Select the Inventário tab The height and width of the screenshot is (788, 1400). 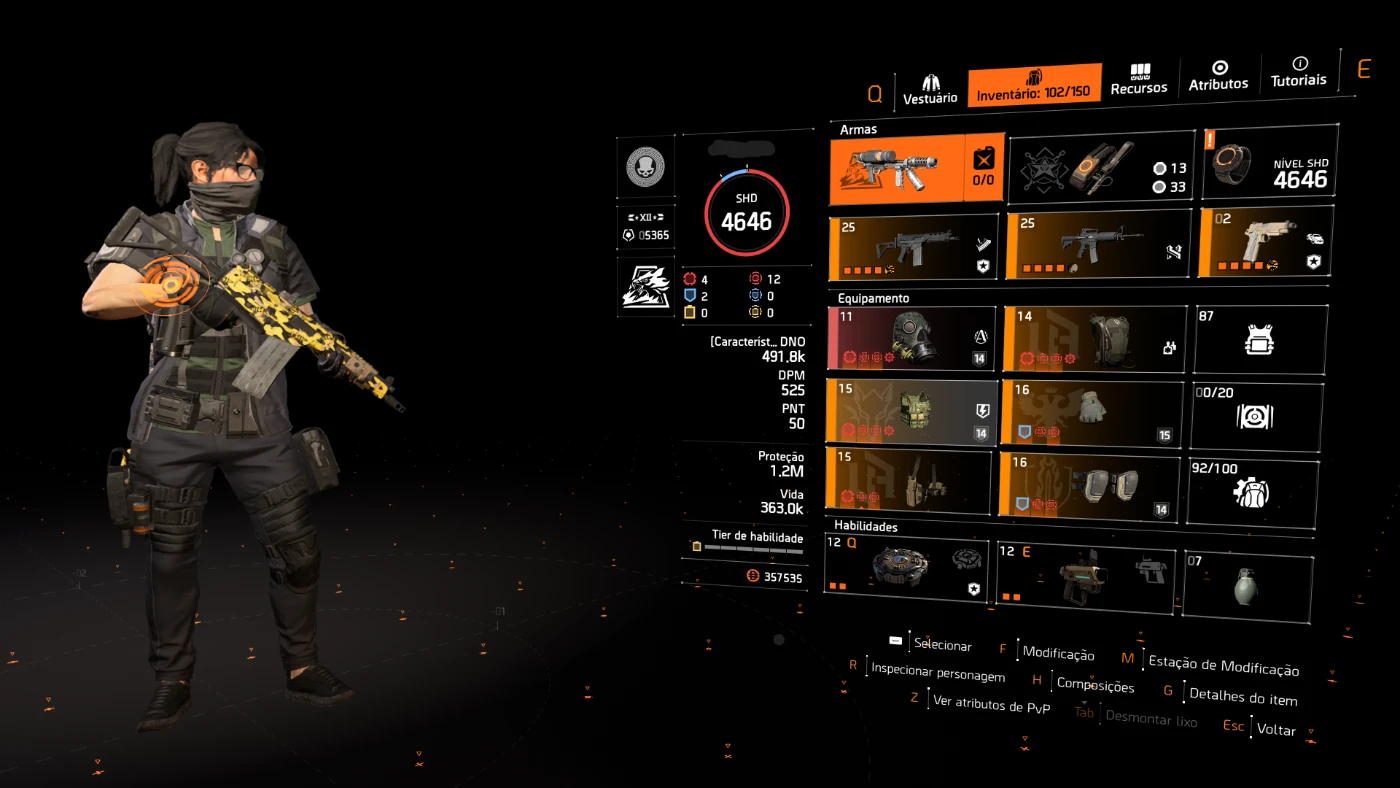[x=1034, y=84]
